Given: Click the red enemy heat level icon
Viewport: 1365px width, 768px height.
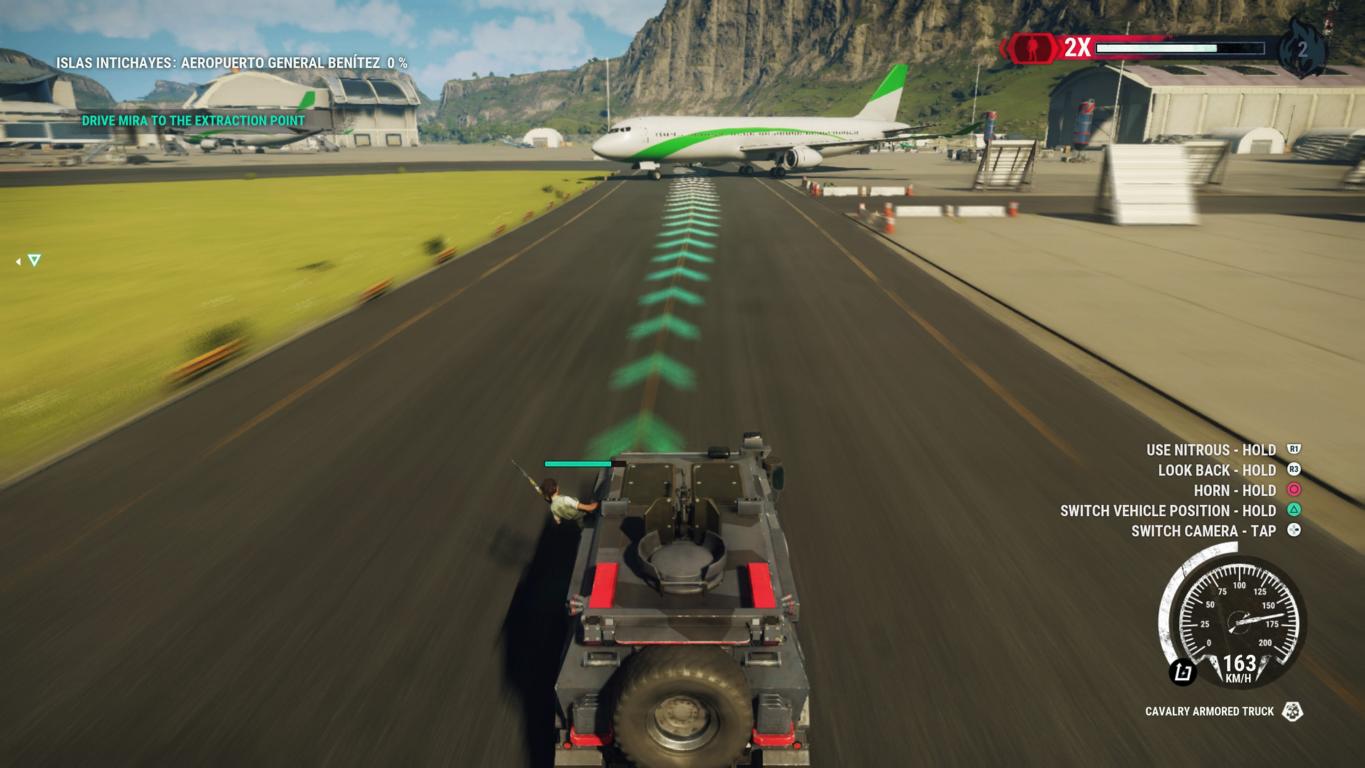Looking at the screenshot, I should [1031, 48].
